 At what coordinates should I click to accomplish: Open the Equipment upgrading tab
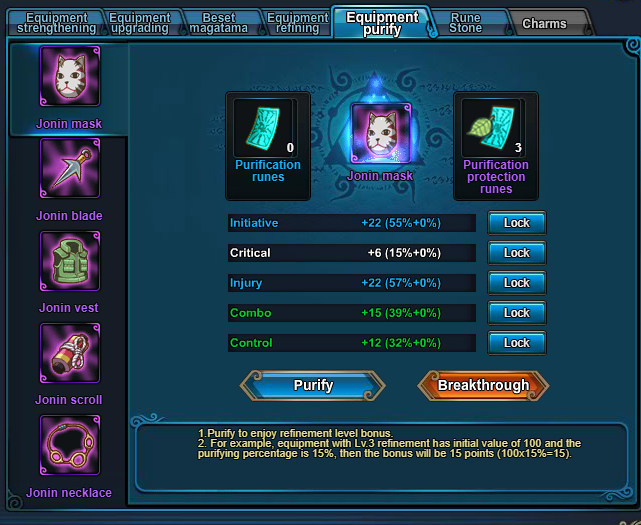[x=139, y=23]
